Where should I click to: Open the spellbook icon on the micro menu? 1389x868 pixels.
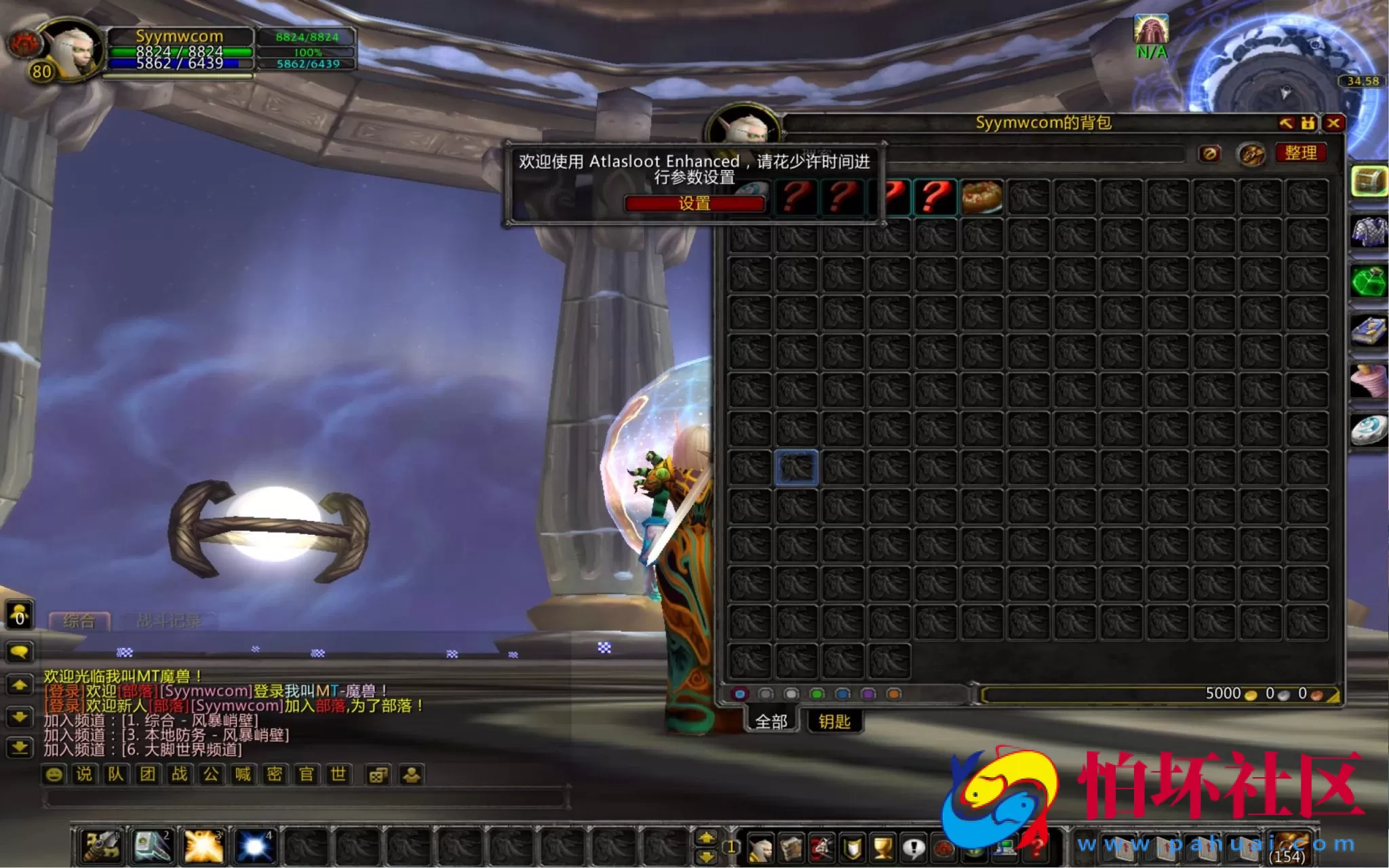pos(791,847)
